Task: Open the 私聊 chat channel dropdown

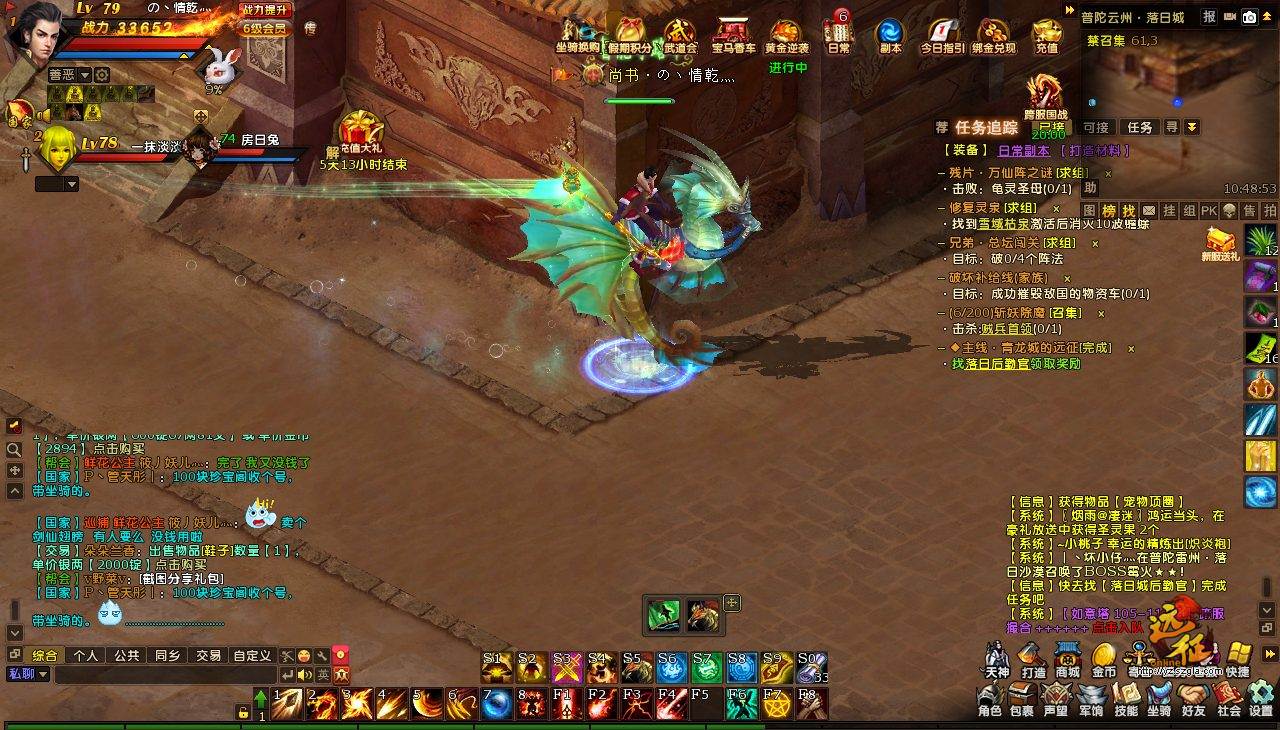Action: point(28,675)
